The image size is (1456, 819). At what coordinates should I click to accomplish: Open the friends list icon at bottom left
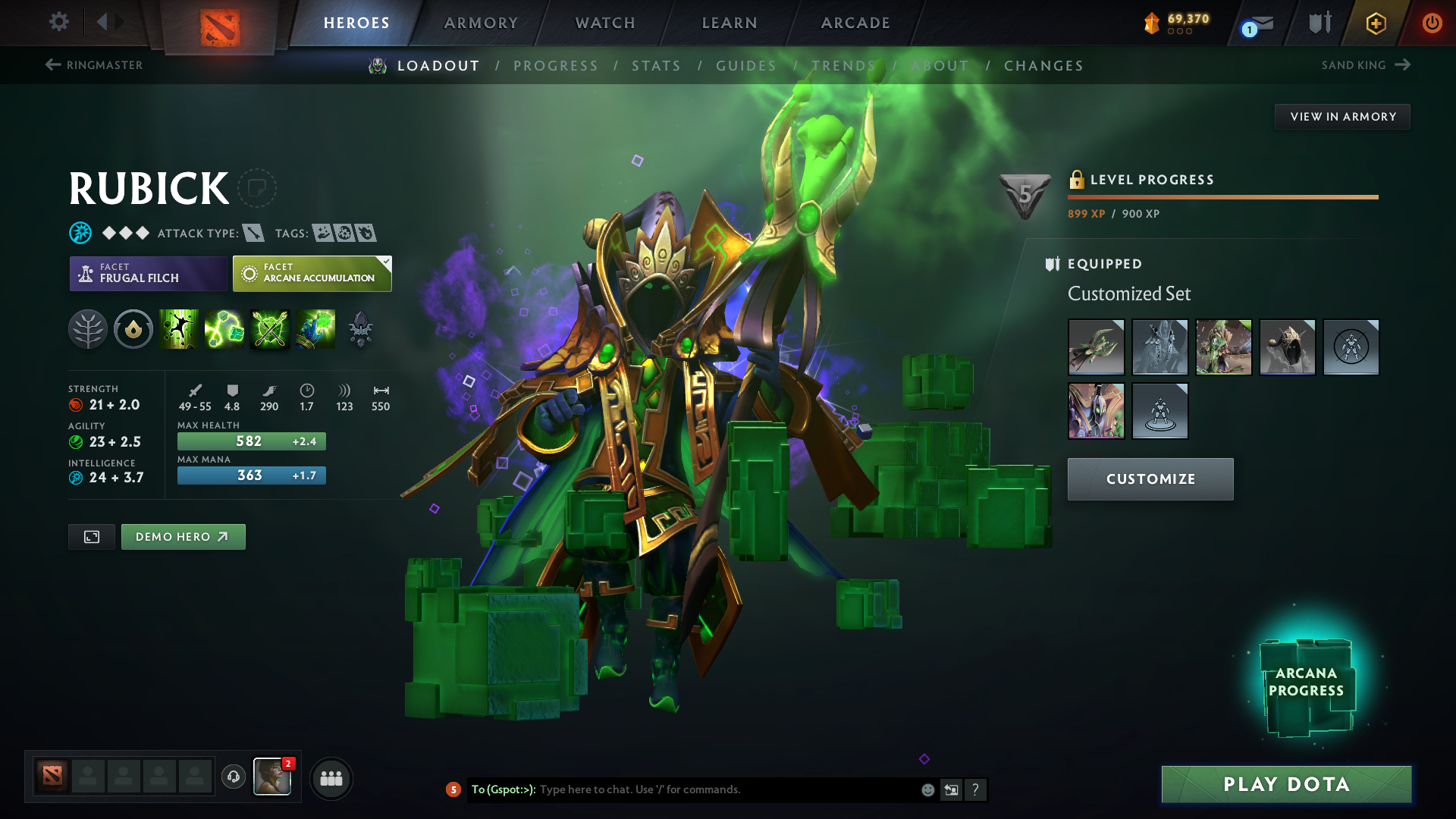[331, 778]
